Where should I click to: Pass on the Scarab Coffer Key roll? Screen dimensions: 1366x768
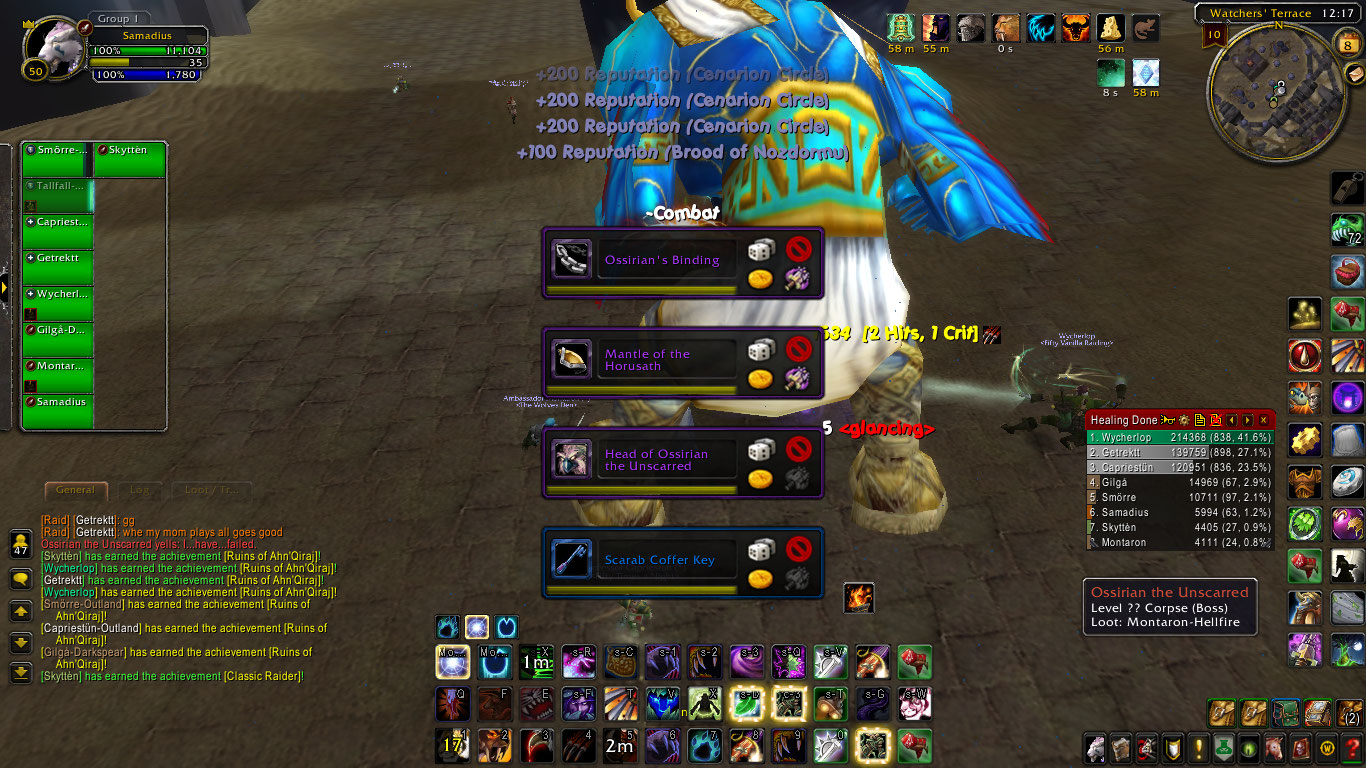pos(798,548)
